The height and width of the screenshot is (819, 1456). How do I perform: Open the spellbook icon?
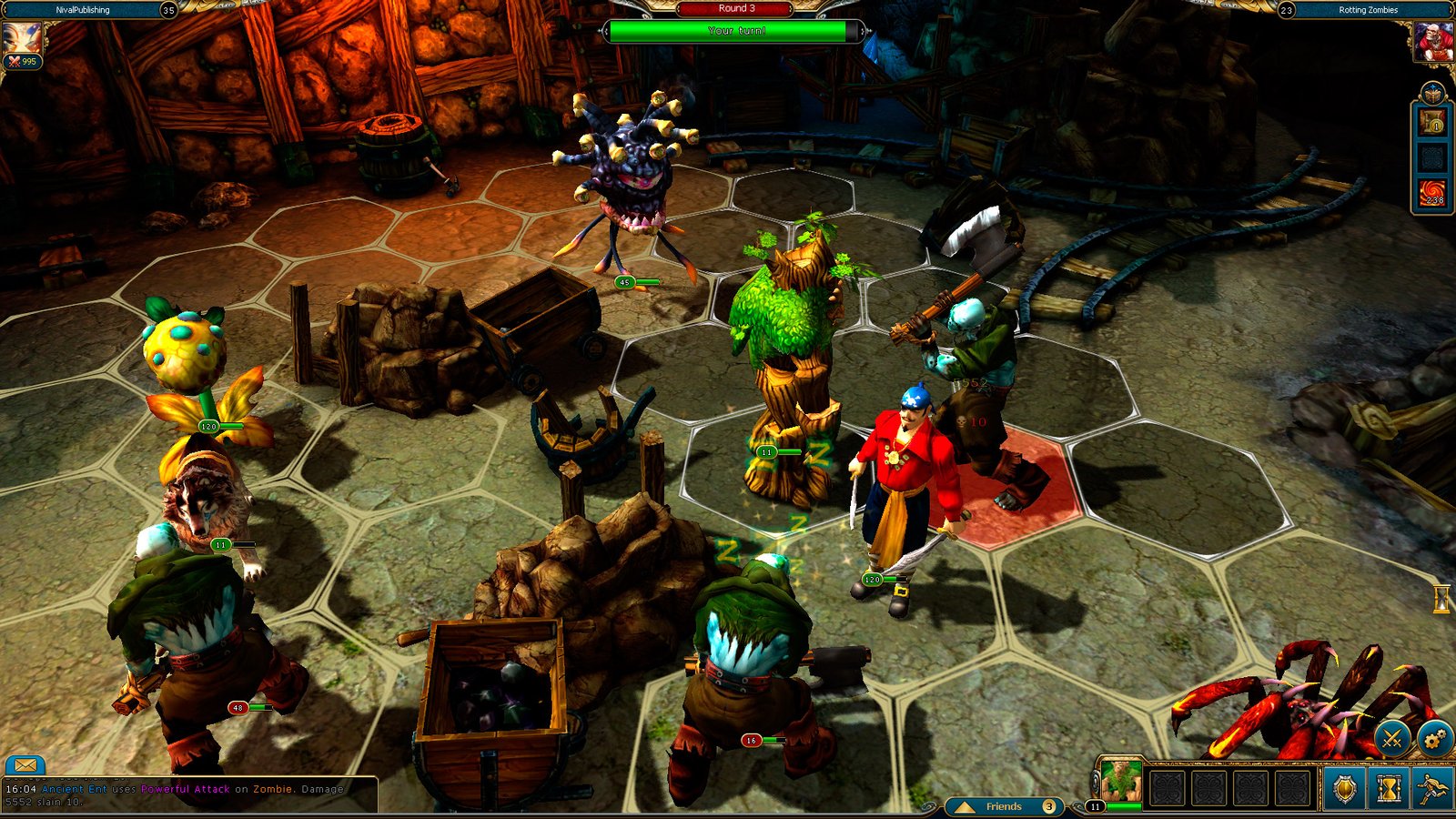click(1433, 94)
